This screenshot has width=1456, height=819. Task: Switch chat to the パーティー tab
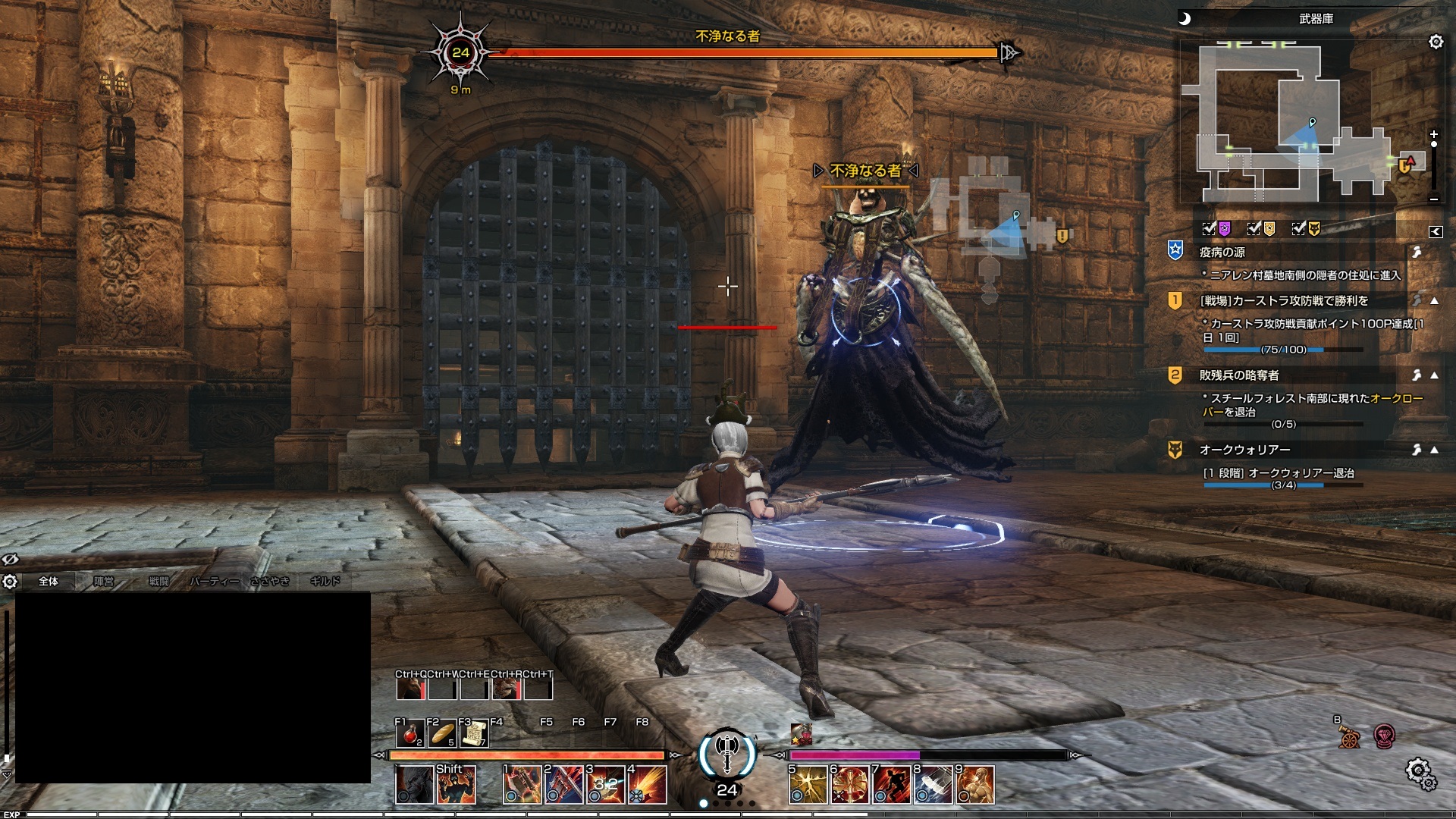(x=214, y=582)
